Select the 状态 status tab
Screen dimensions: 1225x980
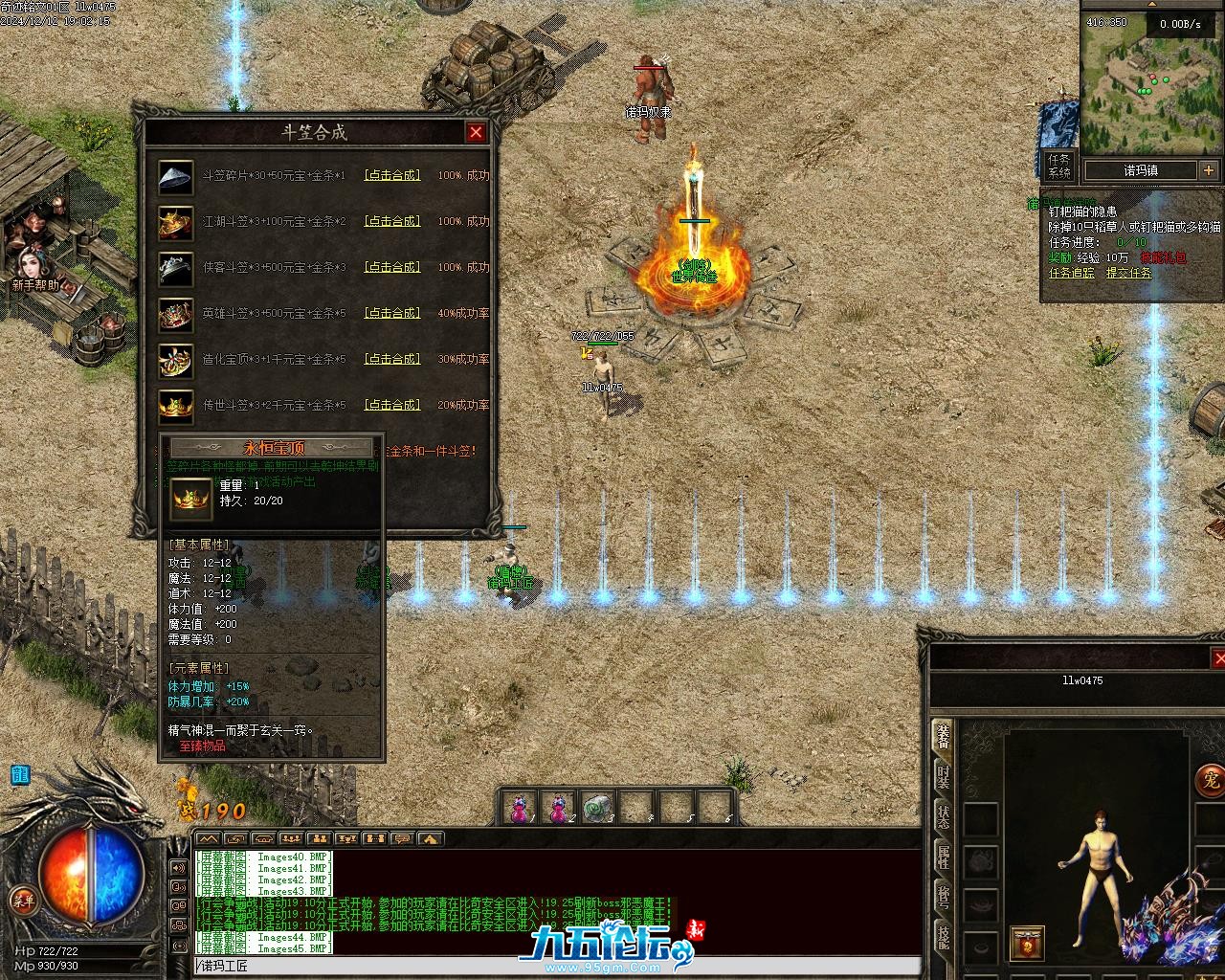click(944, 816)
